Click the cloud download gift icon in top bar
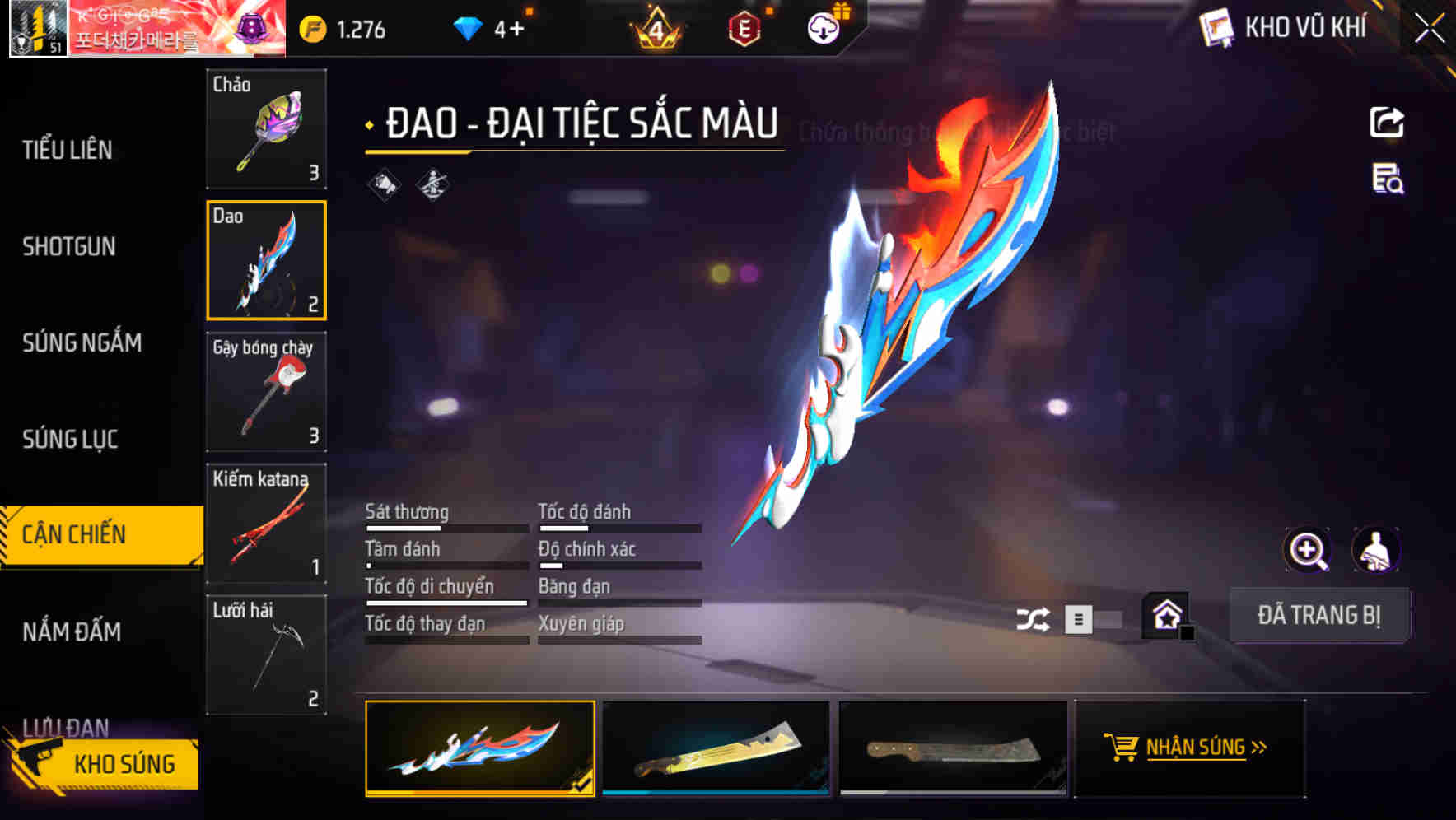The width and height of the screenshot is (1456, 820). 822,27
